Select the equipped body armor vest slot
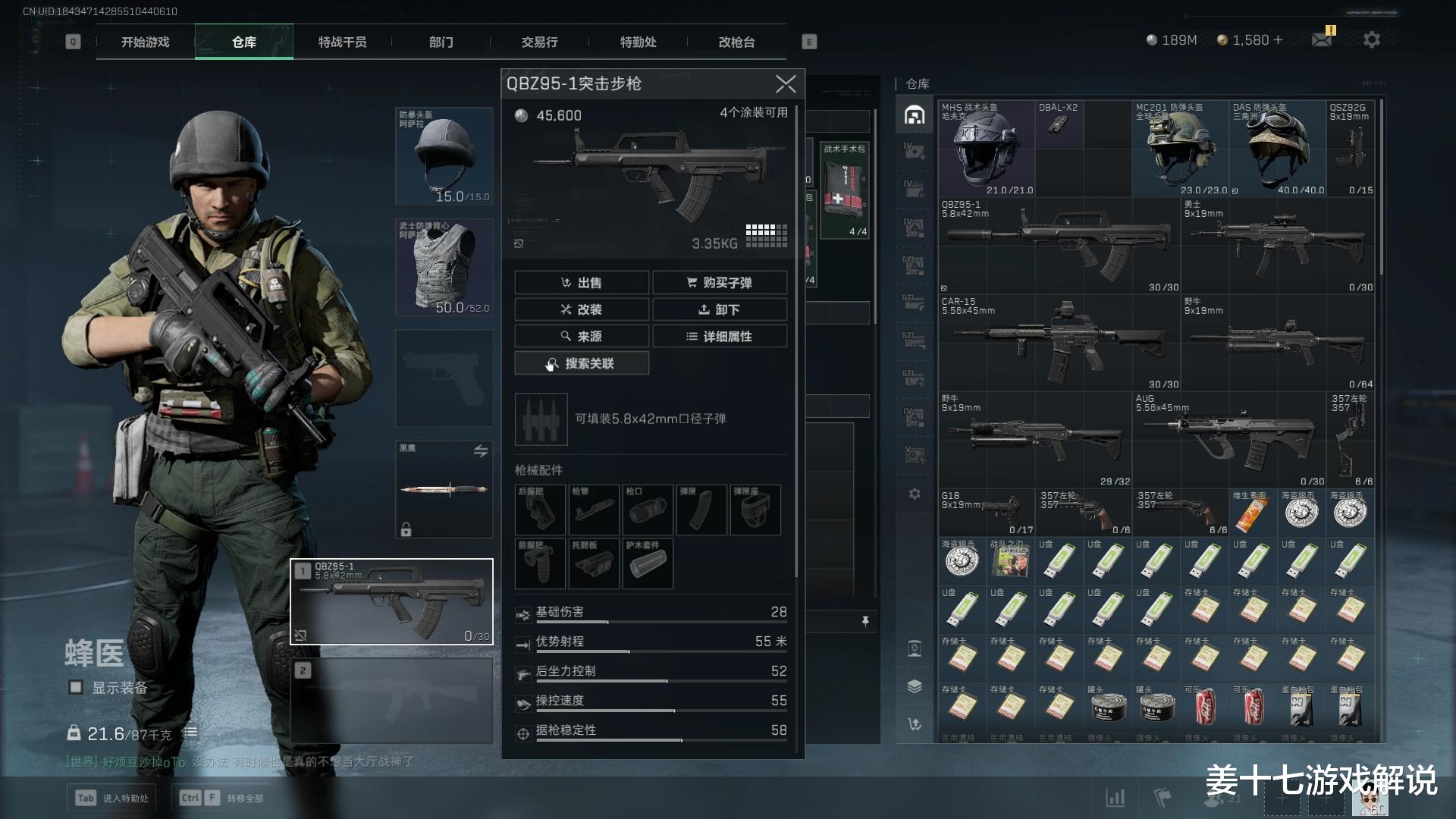The width and height of the screenshot is (1456, 819). (444, 267)
